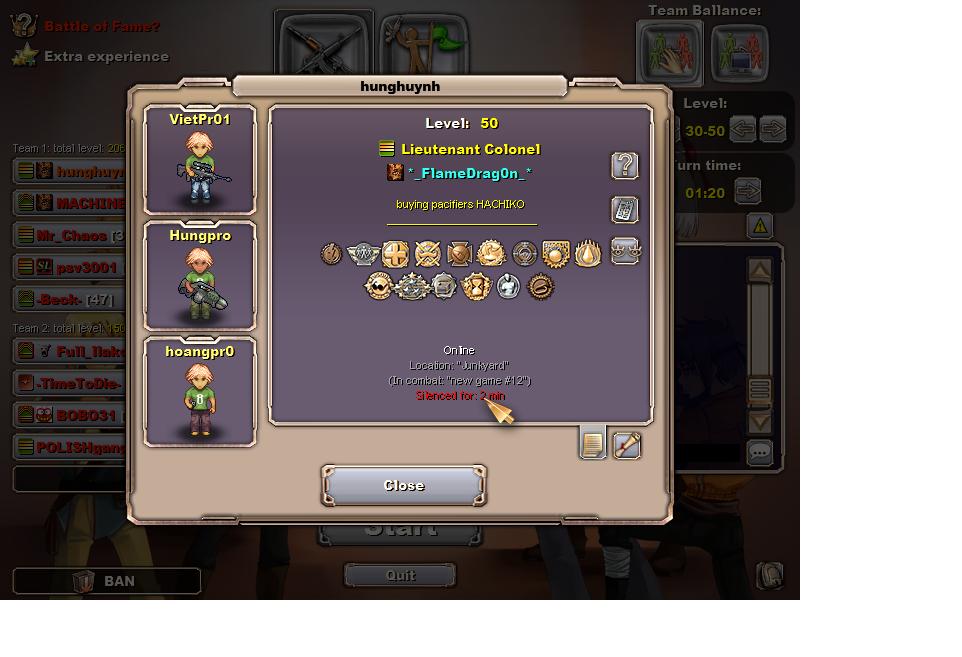The width and height of the screenshot is (962, 657).
Task: Select the Mr_Chaos player row
Action: pyautogui.click(x=70, y=236)
